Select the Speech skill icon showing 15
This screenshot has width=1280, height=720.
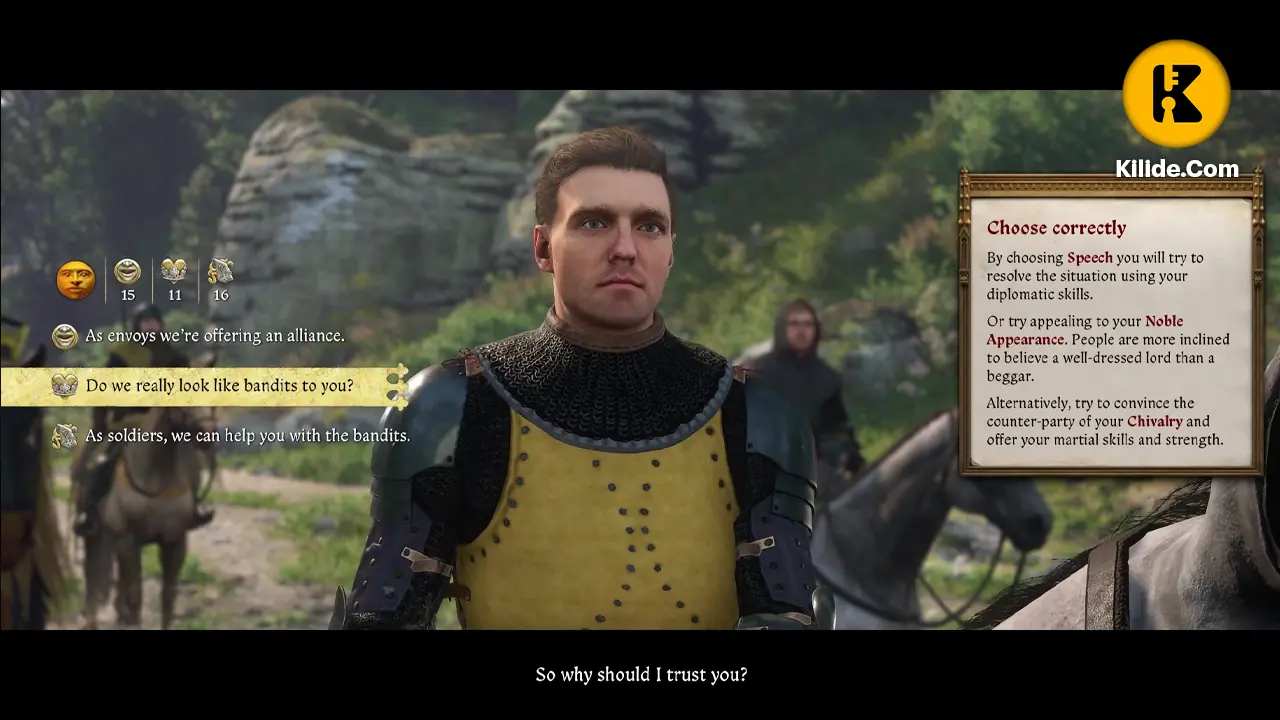coord(127,272)
